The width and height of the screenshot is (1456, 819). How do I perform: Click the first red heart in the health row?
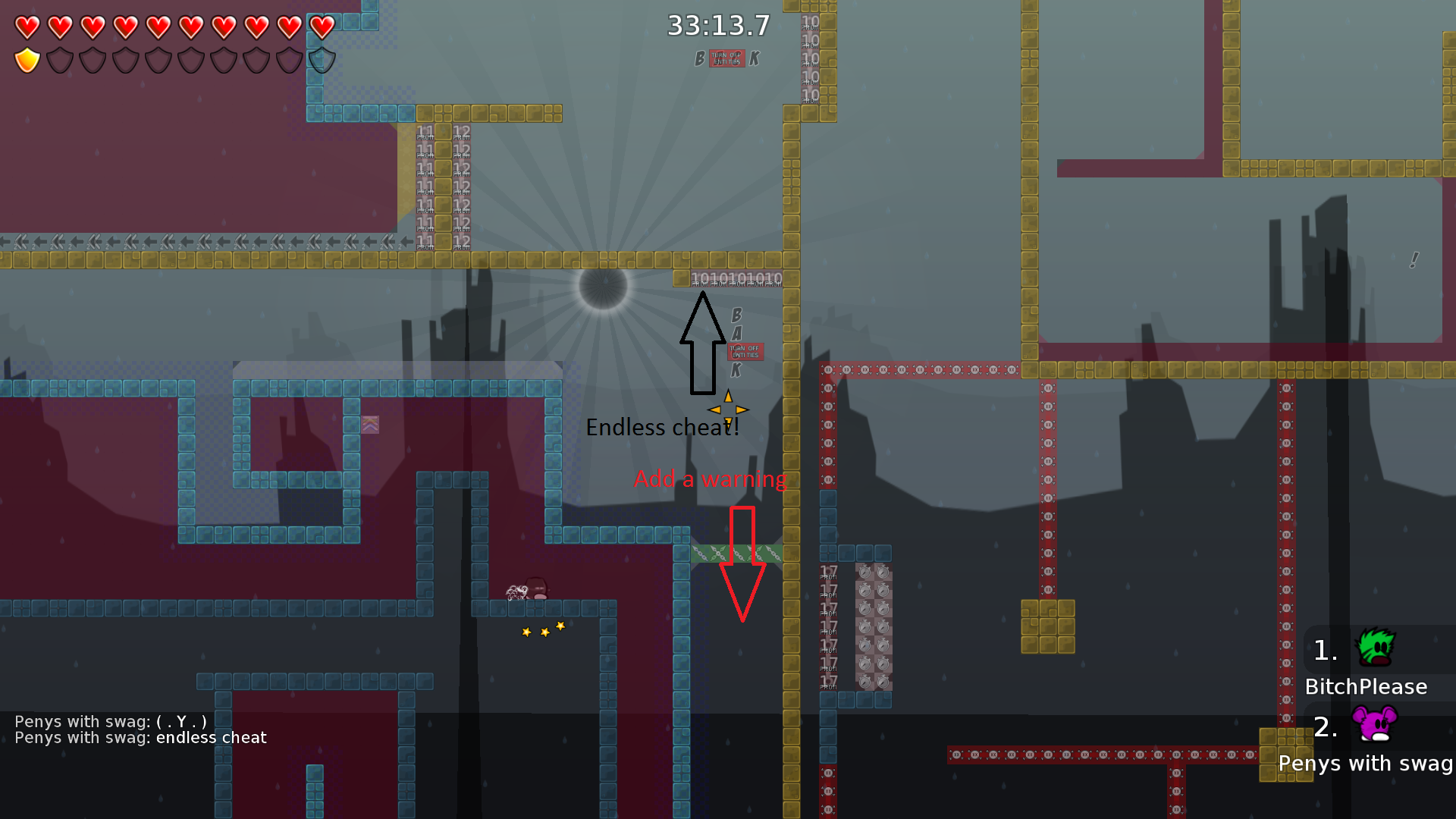click(x=27, y=27)
